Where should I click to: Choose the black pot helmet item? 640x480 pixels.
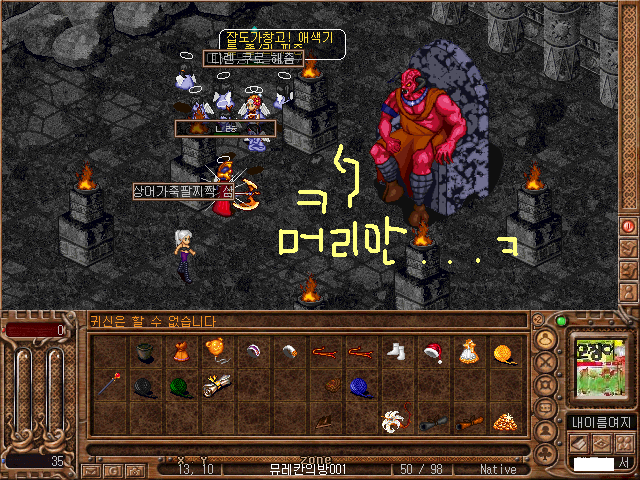tap(144, 351)
